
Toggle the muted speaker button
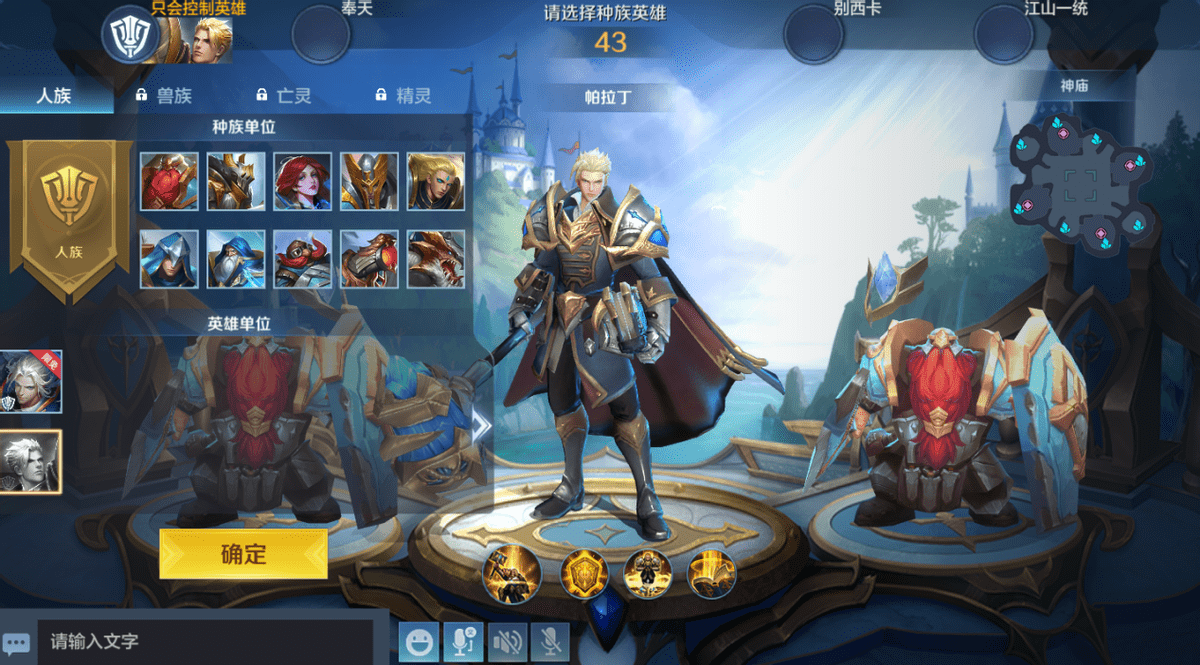point(508,642)
